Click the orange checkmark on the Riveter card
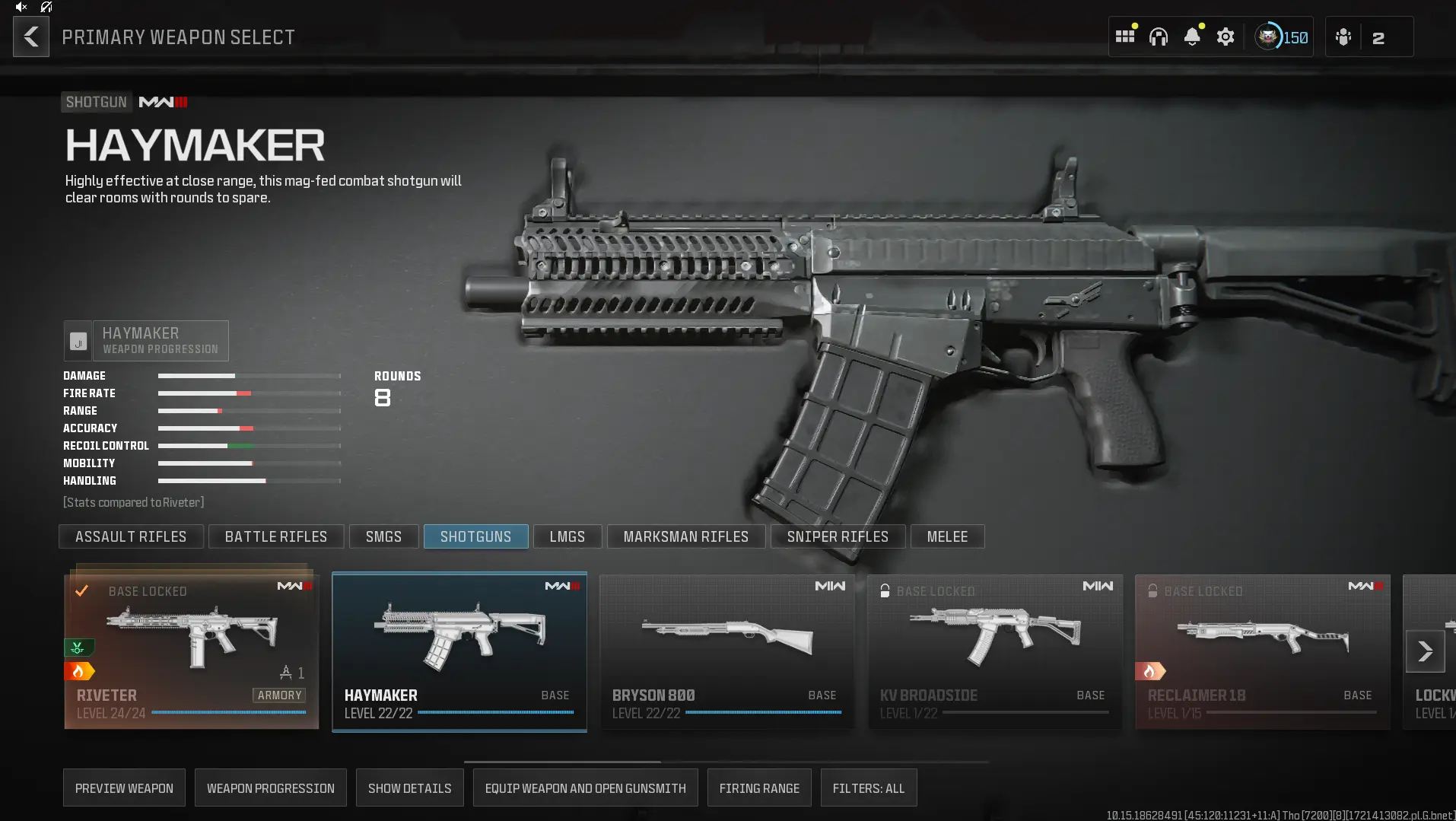1456x821 pixels. tap(83, 590)
